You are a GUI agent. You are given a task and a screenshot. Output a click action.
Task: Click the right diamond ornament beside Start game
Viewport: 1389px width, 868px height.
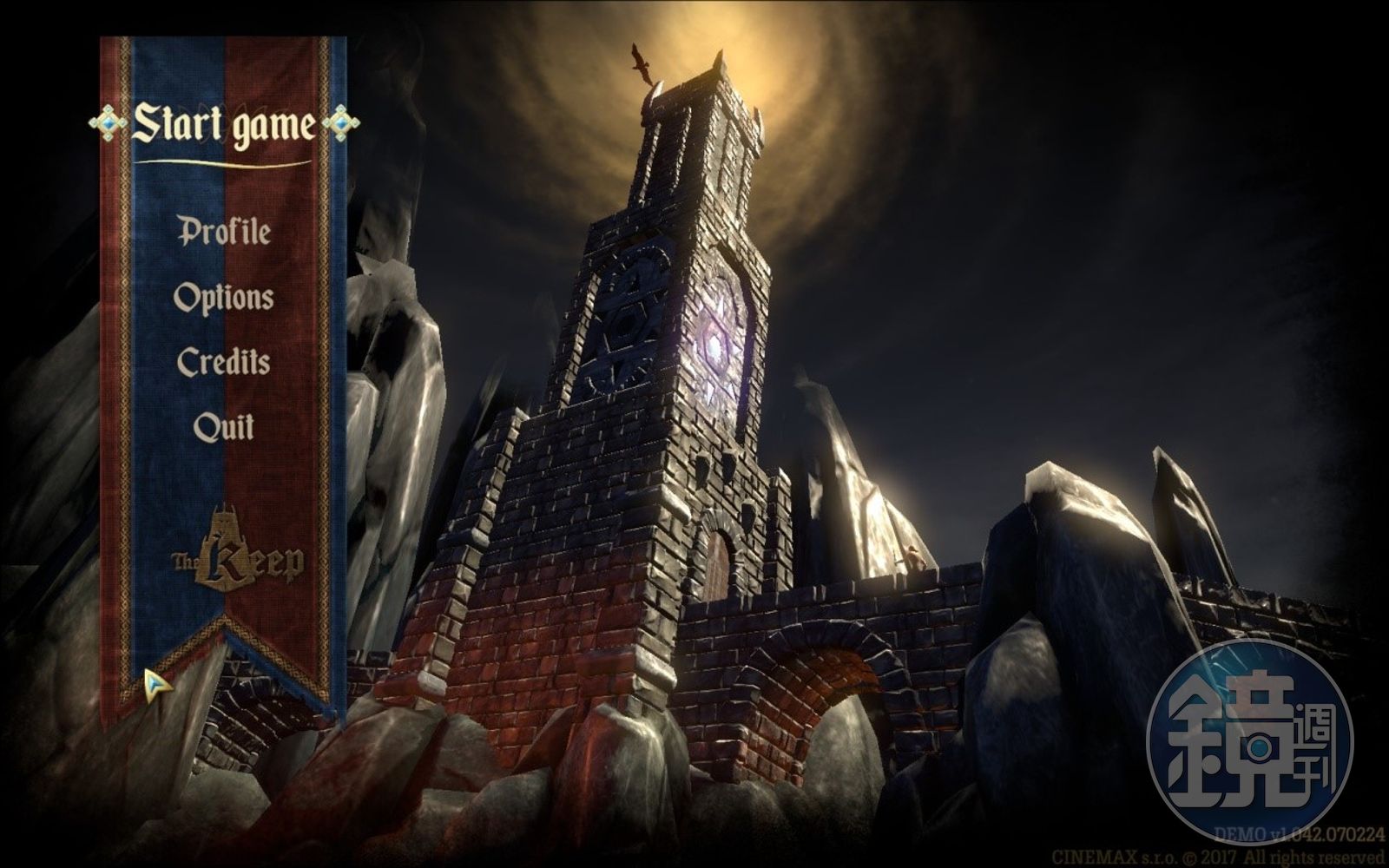340,124
